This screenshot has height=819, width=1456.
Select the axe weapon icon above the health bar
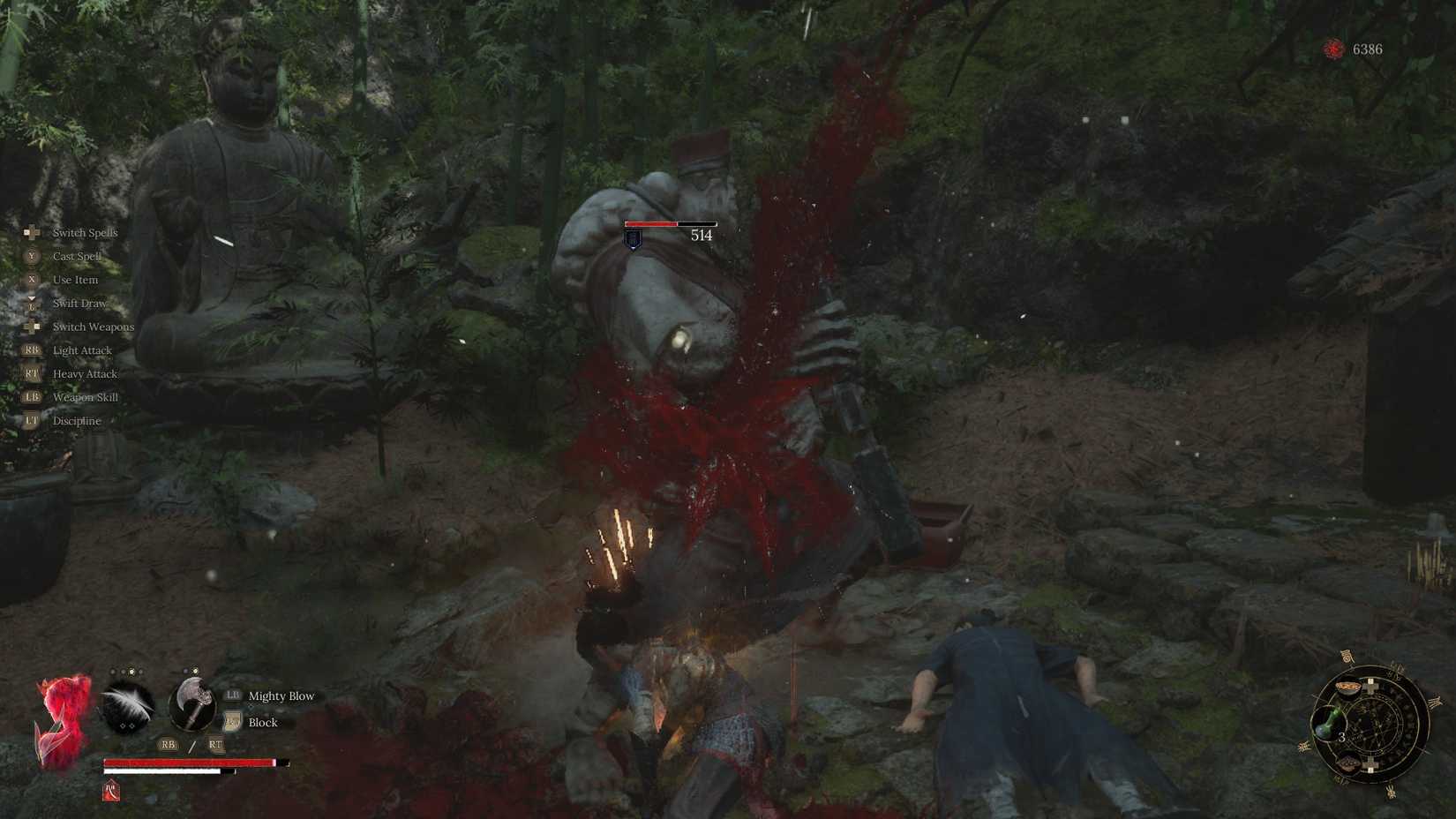coord(192,704)
